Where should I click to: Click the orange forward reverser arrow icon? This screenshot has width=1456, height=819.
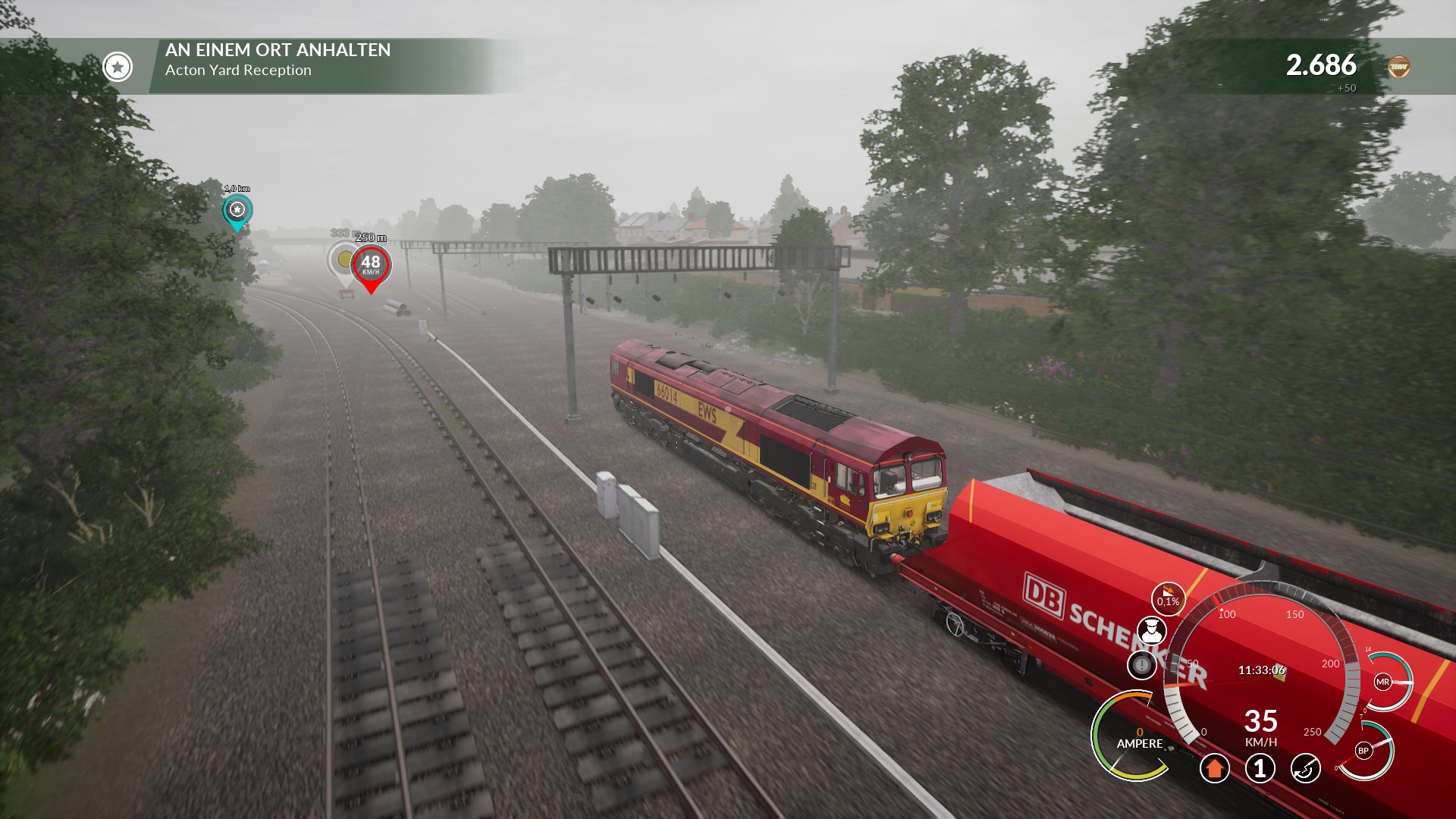[x=1214, y=768]
